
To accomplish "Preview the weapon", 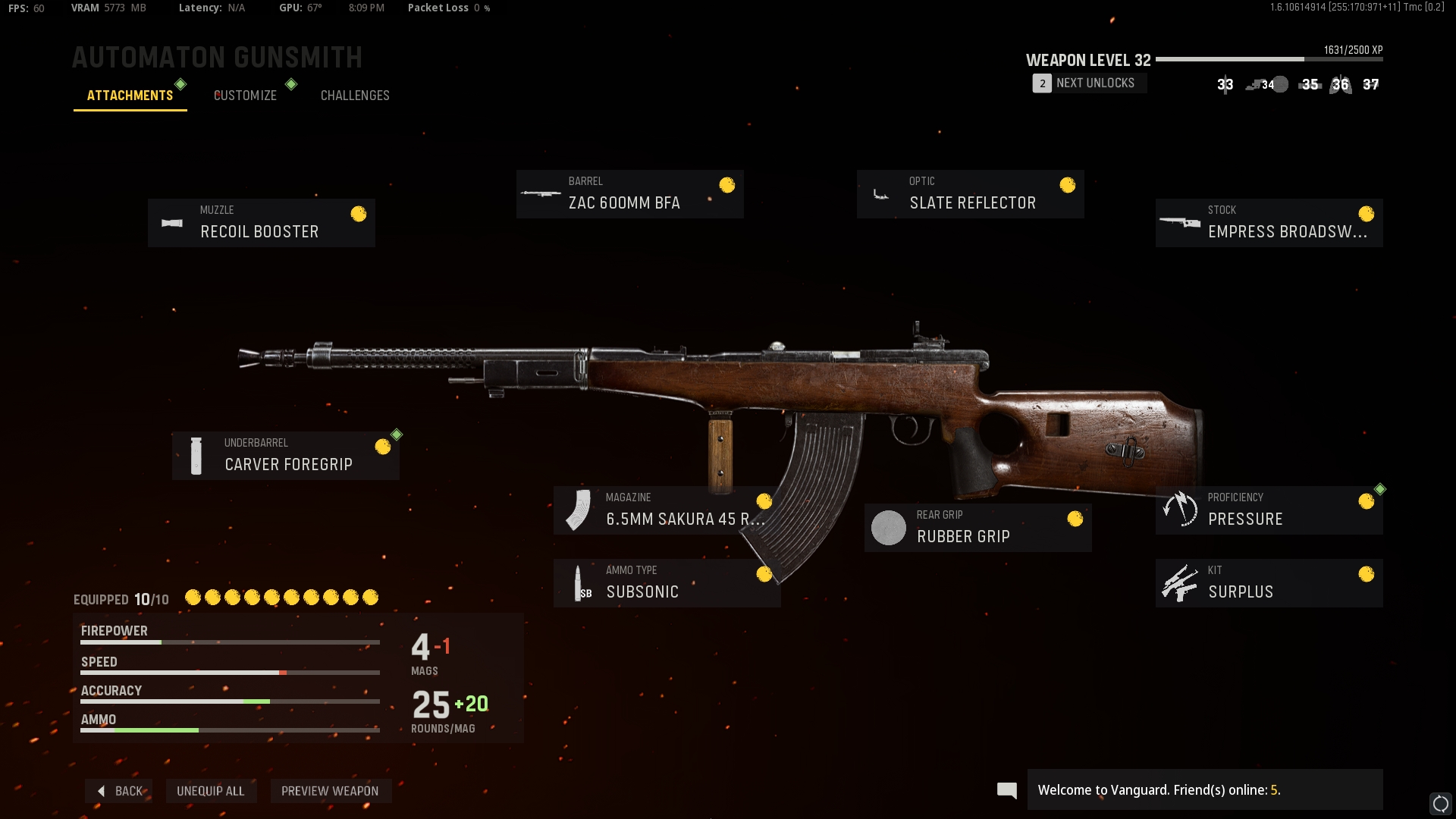I will (330, 791).
